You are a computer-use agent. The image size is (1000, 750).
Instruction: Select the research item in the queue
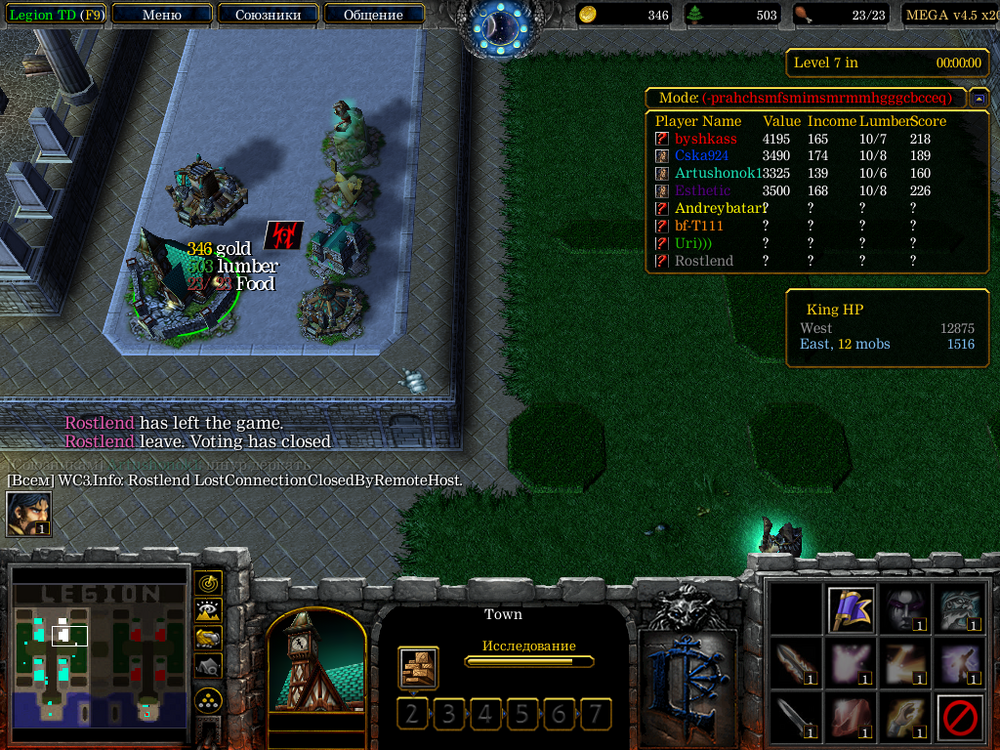417,667
